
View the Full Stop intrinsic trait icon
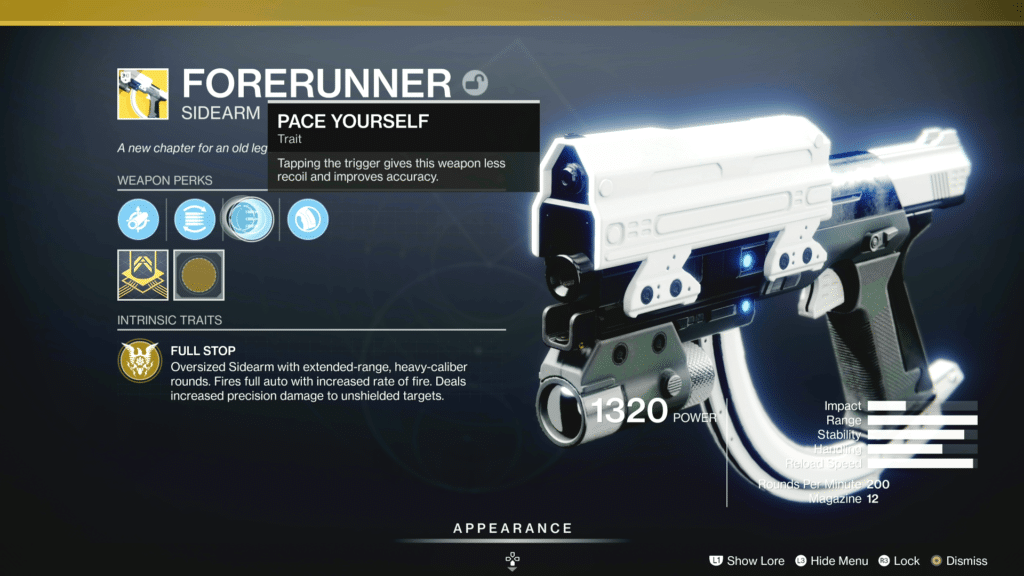(139, 362)
